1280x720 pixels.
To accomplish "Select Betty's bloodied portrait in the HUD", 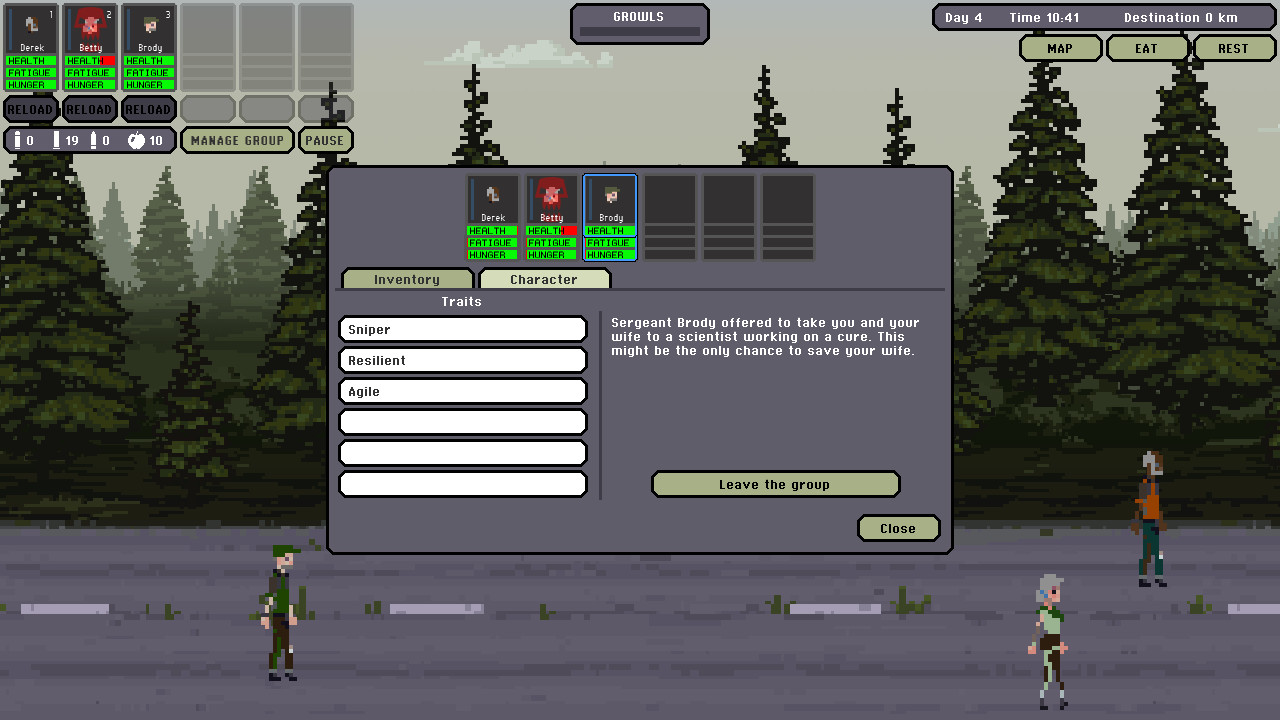I will point(90,30).
